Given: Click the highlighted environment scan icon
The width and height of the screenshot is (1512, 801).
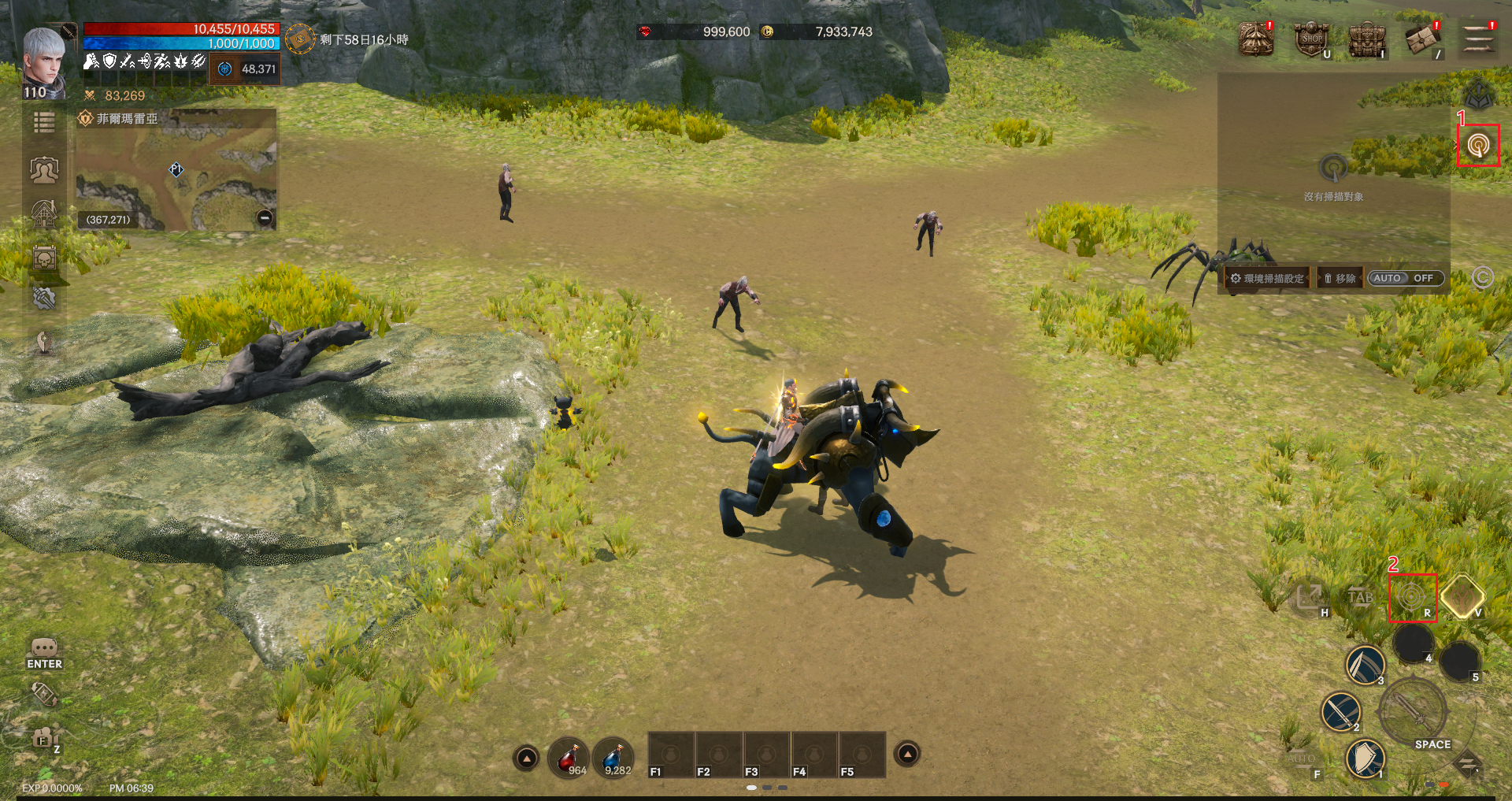Looking at the screenshot, I should (1478, 146).
